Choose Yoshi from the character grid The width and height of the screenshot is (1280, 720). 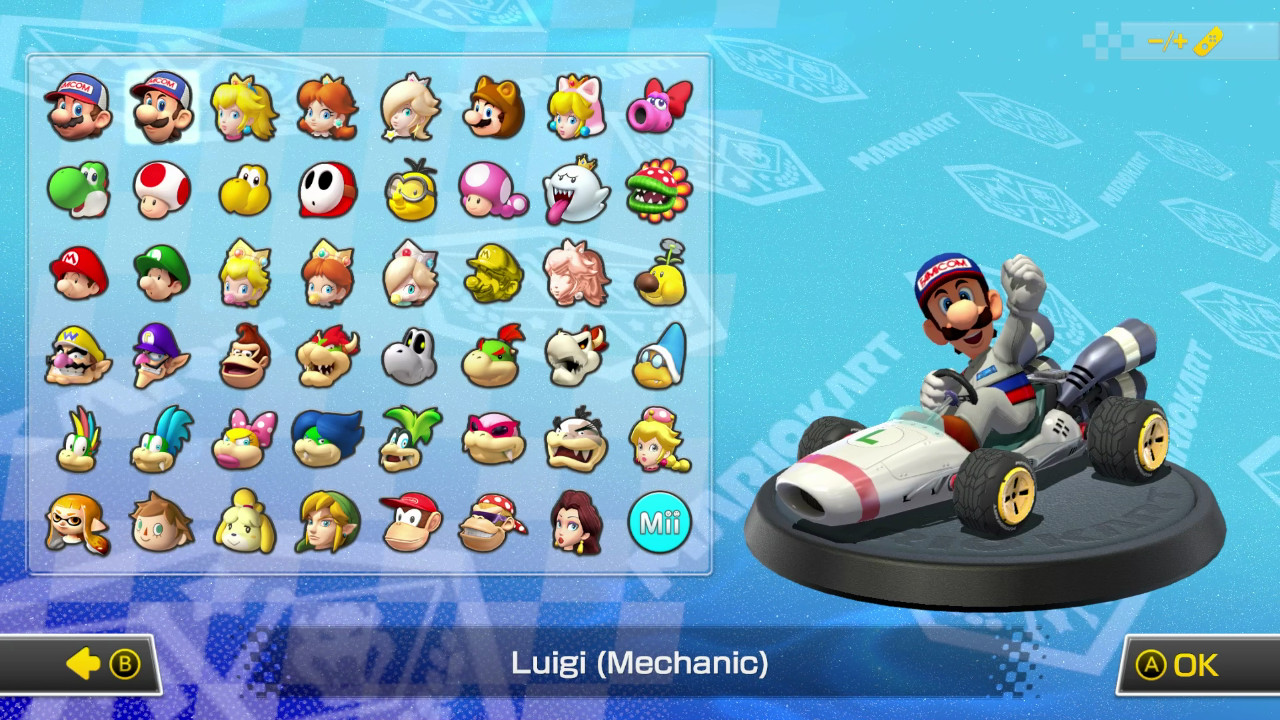tap(80, 190)
